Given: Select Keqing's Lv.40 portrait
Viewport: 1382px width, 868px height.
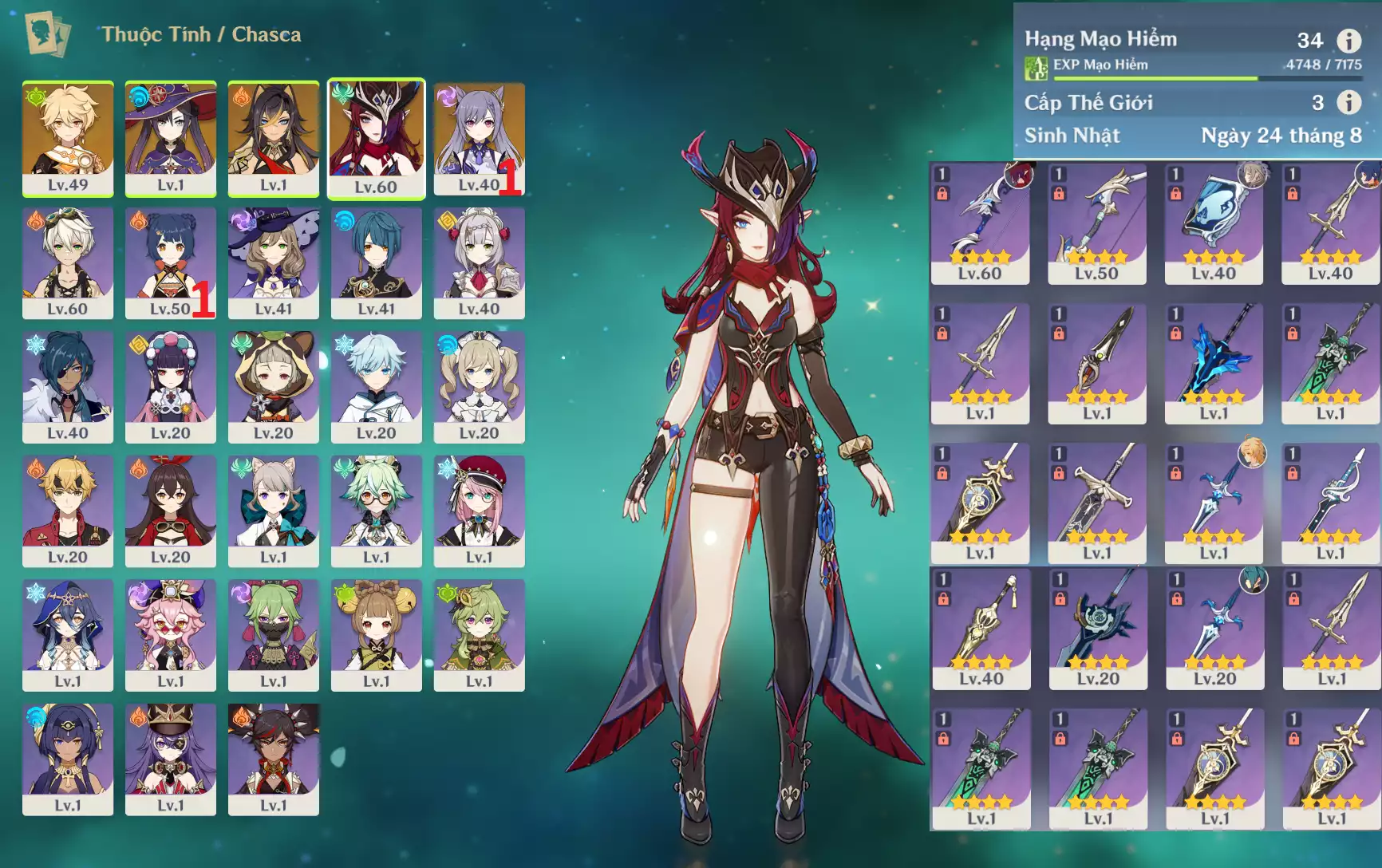Looking at the screenshot, I should pyautogui.click(x=479, y=137).
